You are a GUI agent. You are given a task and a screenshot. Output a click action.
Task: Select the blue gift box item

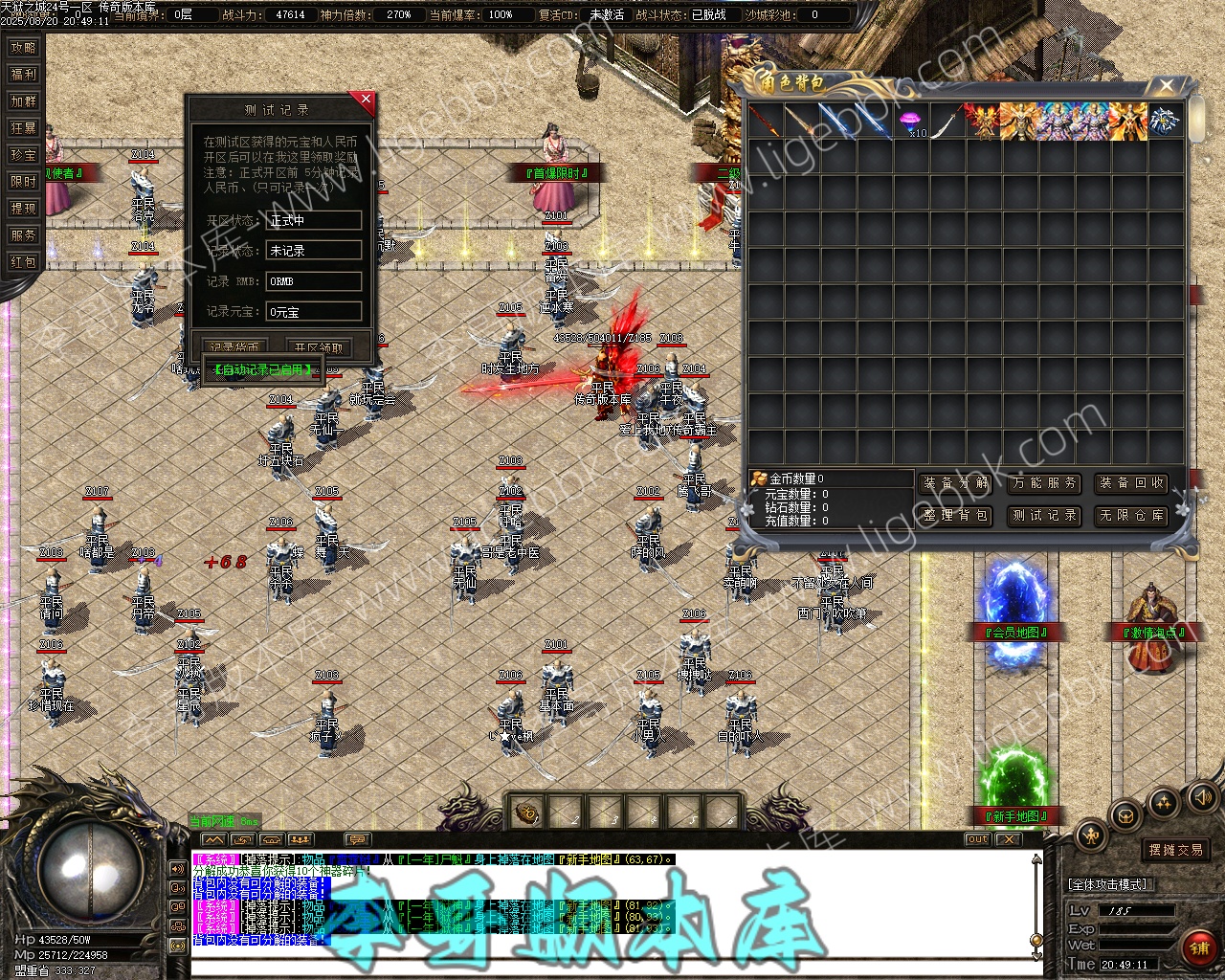pos(1165,122)
